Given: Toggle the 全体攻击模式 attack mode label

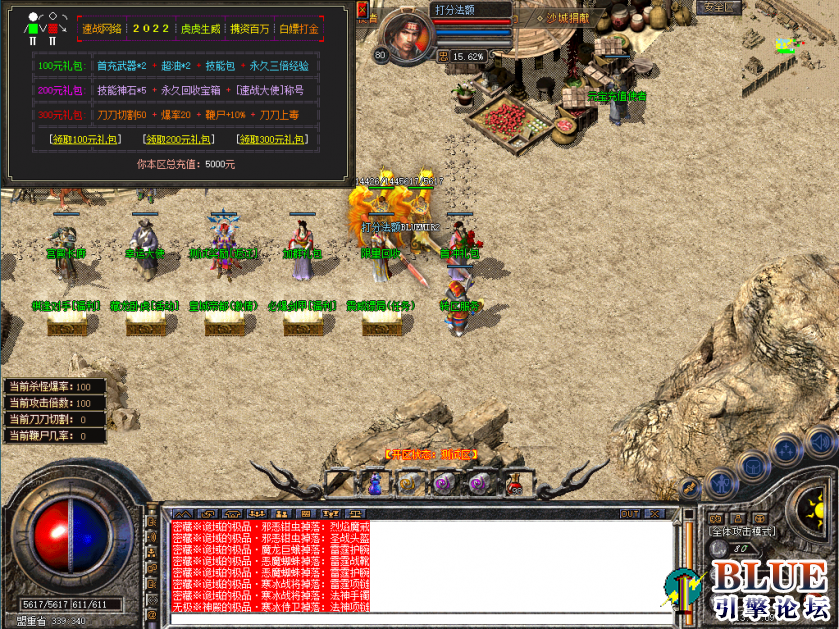Looking at the screenshot, I should 743,532.
